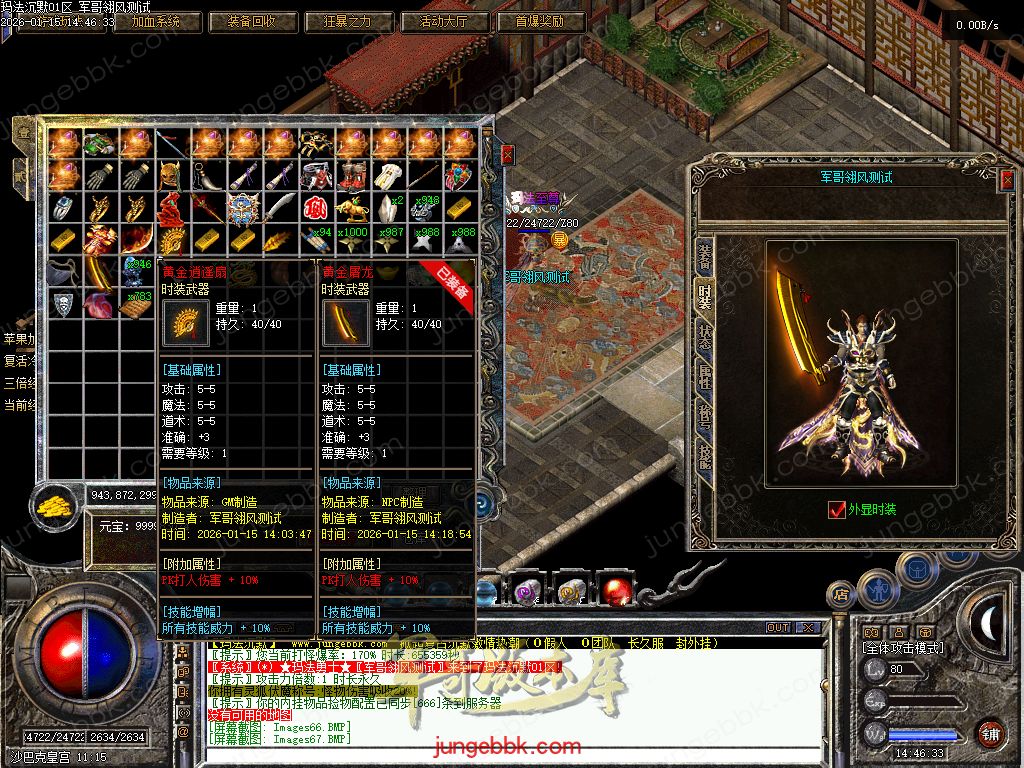Select the red 飙 token item

point(316,208)
